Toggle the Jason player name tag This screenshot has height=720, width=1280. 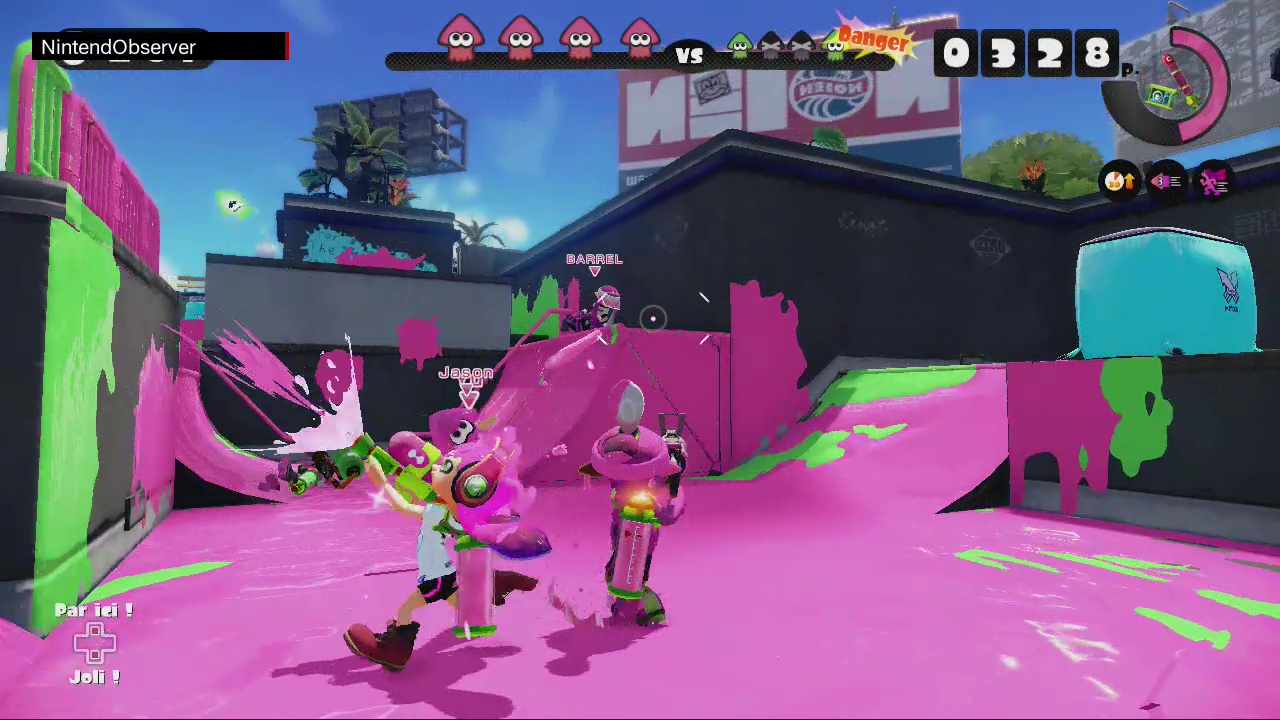[x=465, y=372]
